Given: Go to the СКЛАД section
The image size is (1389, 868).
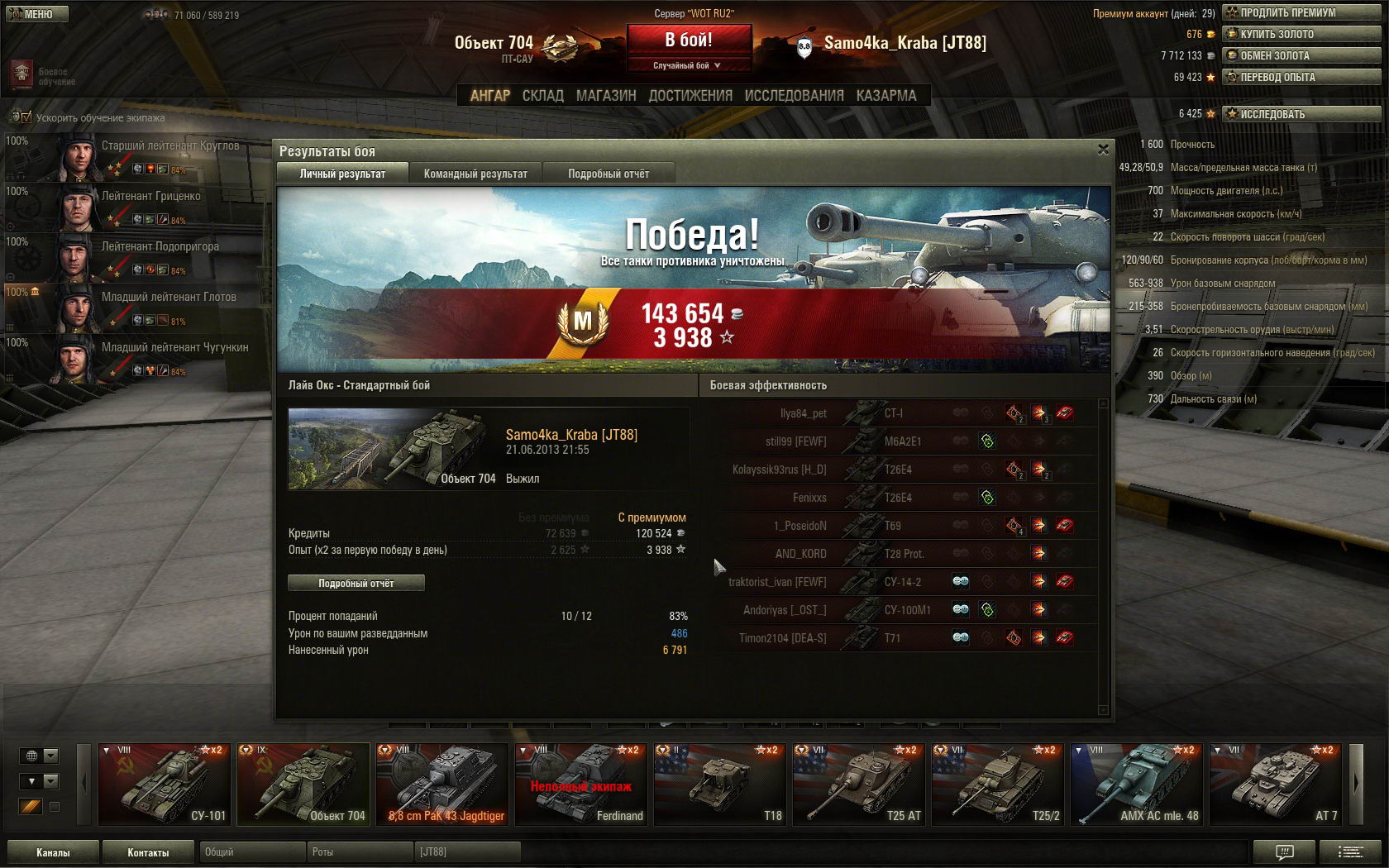Looking at the screenshot, I should click(x=542, y=95).
